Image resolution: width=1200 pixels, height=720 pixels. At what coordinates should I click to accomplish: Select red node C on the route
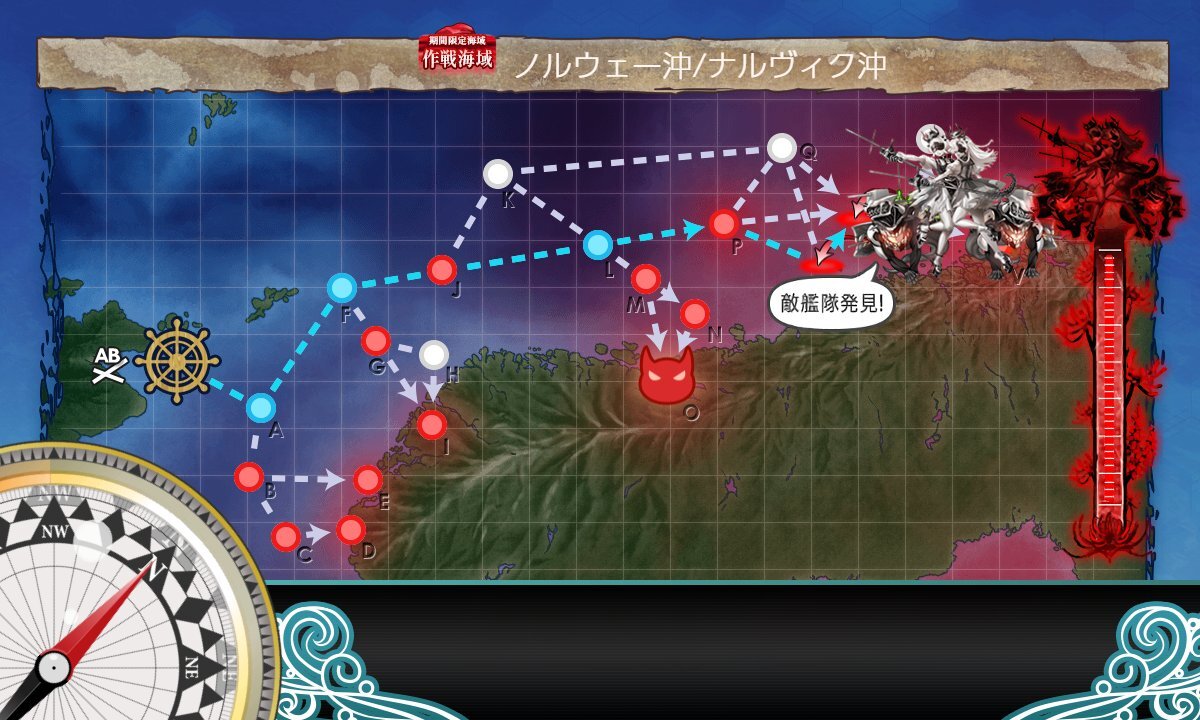click(x=285, y=537)
